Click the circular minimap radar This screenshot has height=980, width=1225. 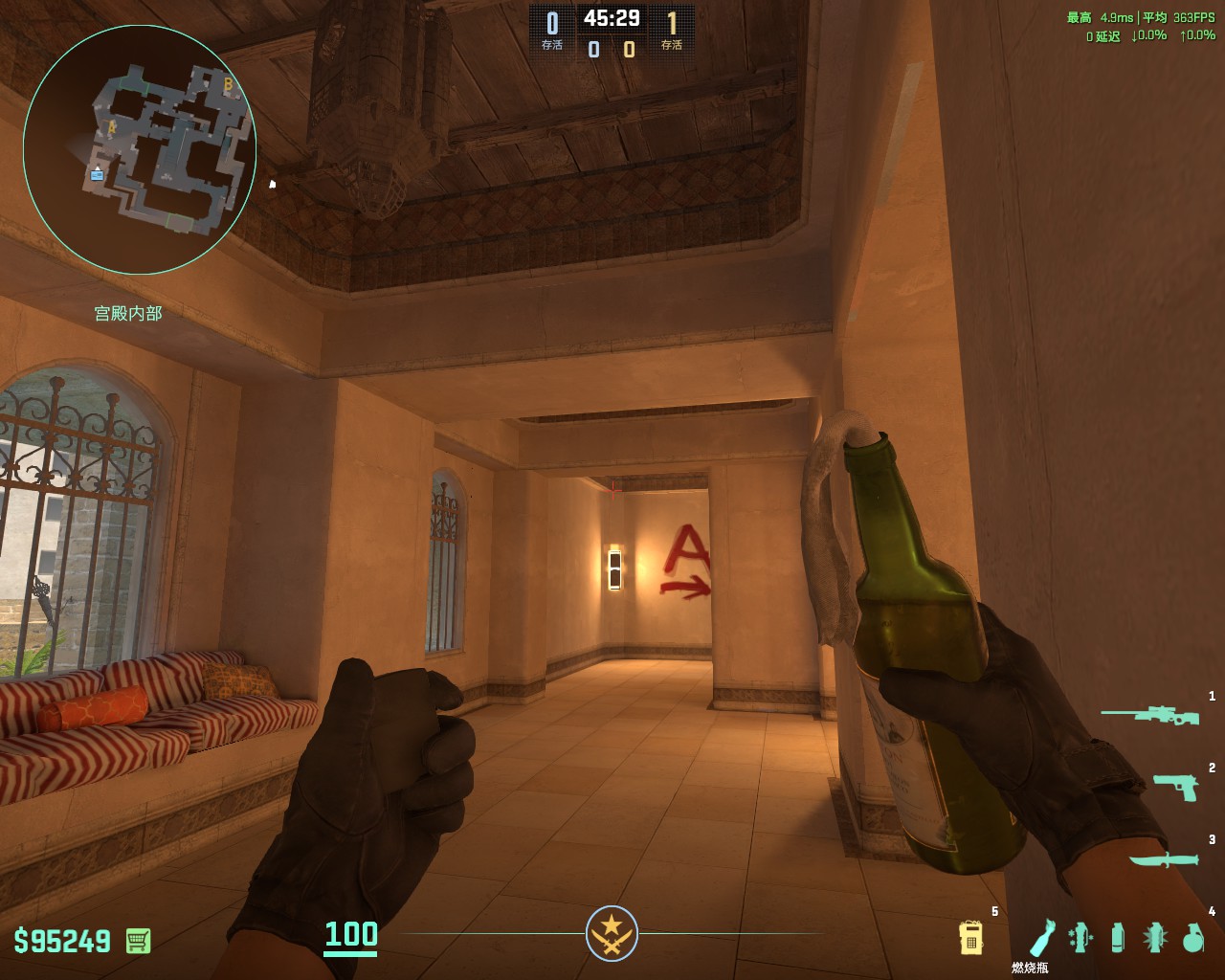[x=140, y=144]
